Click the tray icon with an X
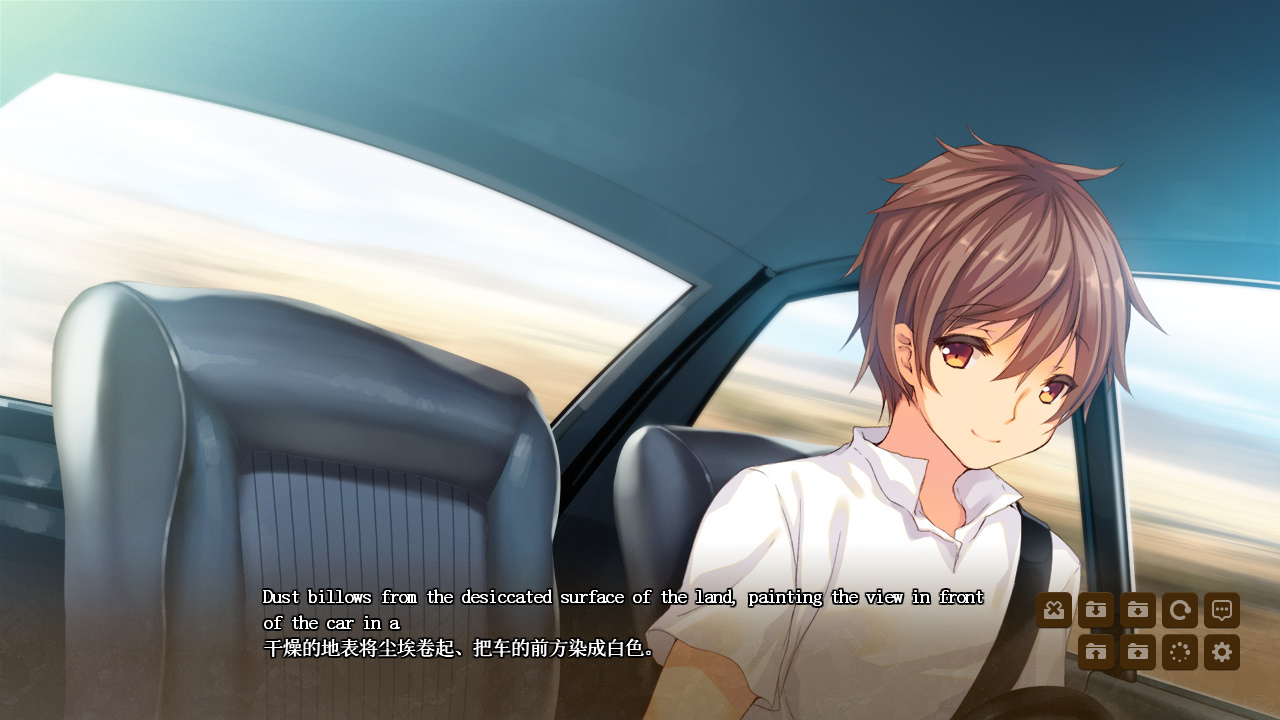 click(x=1054, y=610)
